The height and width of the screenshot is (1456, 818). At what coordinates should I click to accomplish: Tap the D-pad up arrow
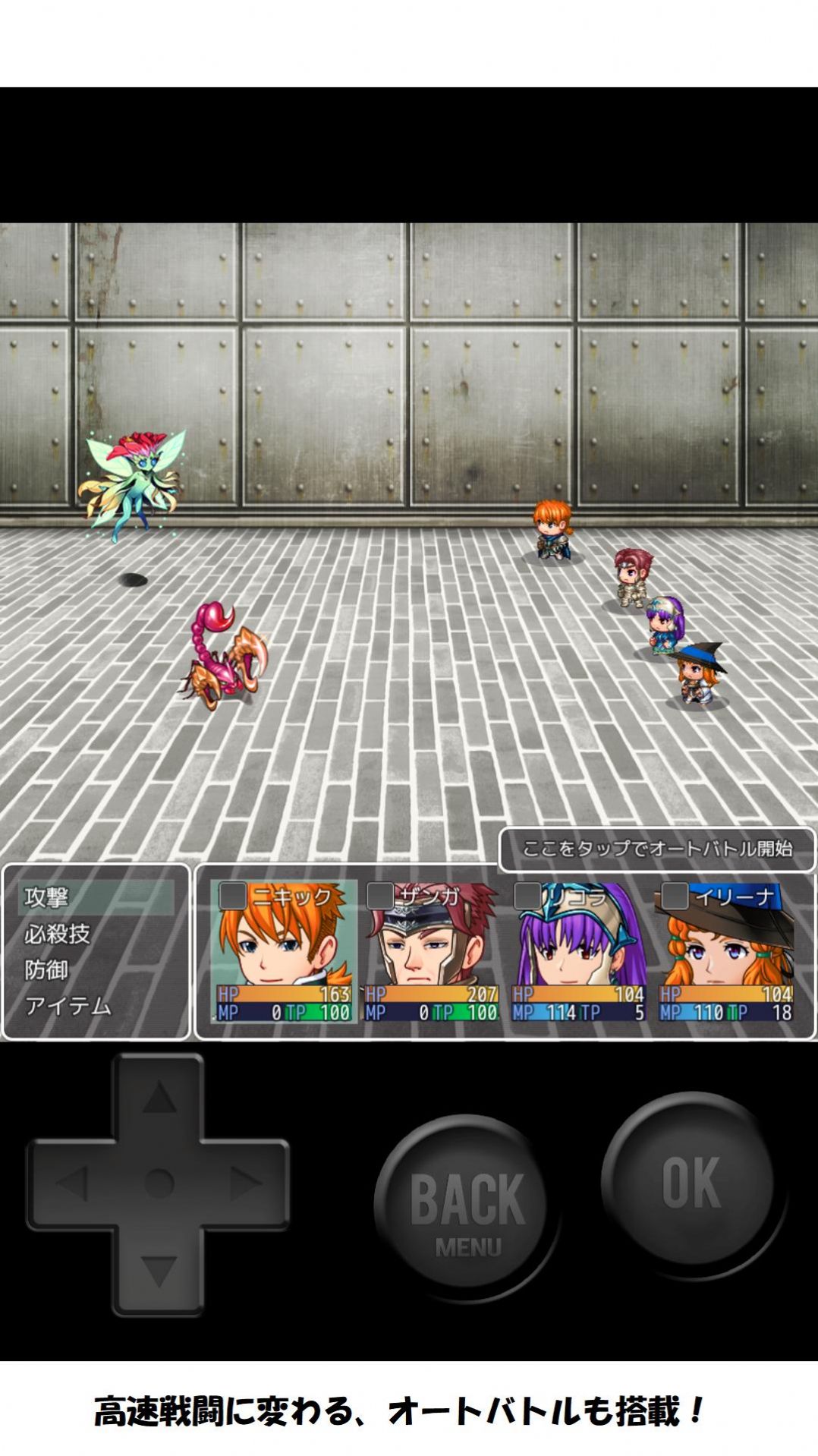[x=159, y=1098]
